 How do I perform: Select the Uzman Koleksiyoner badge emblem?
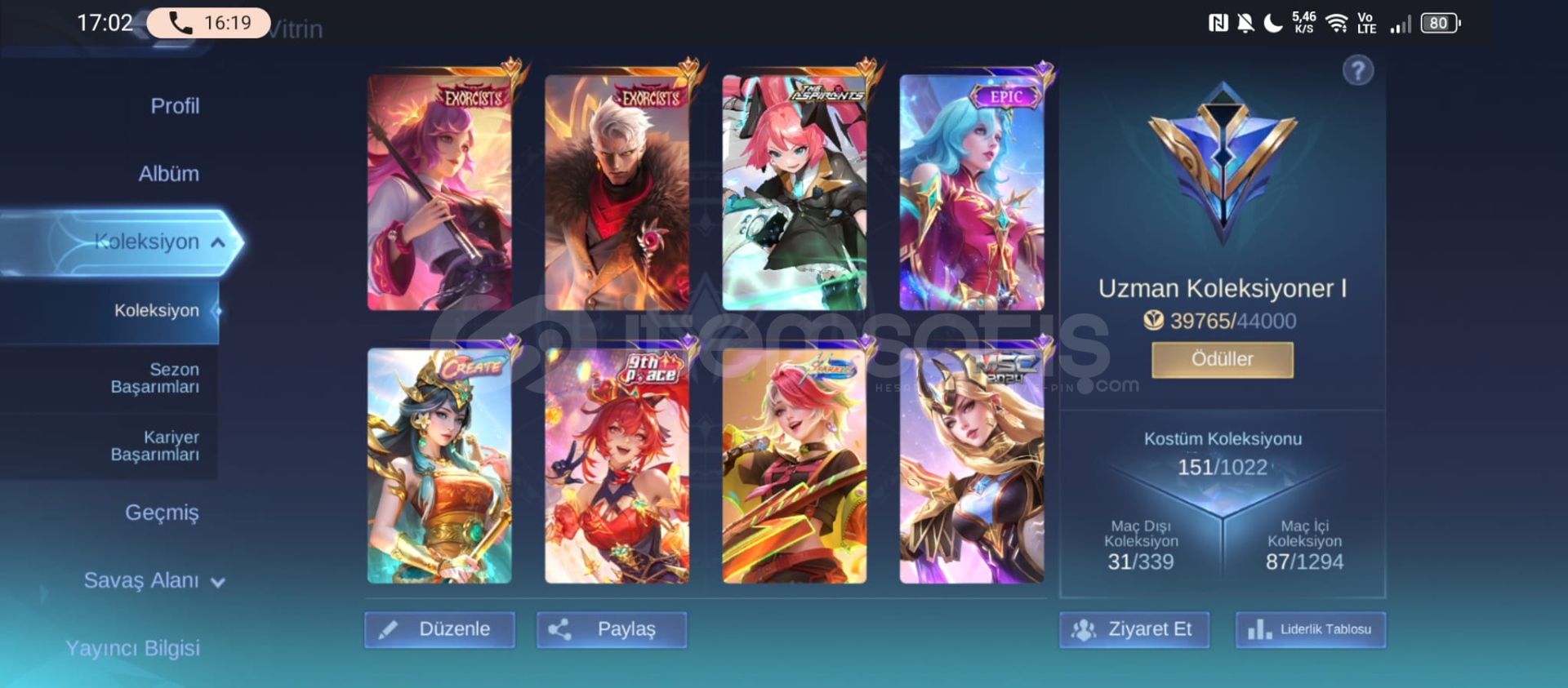(x=1223, y=163)
